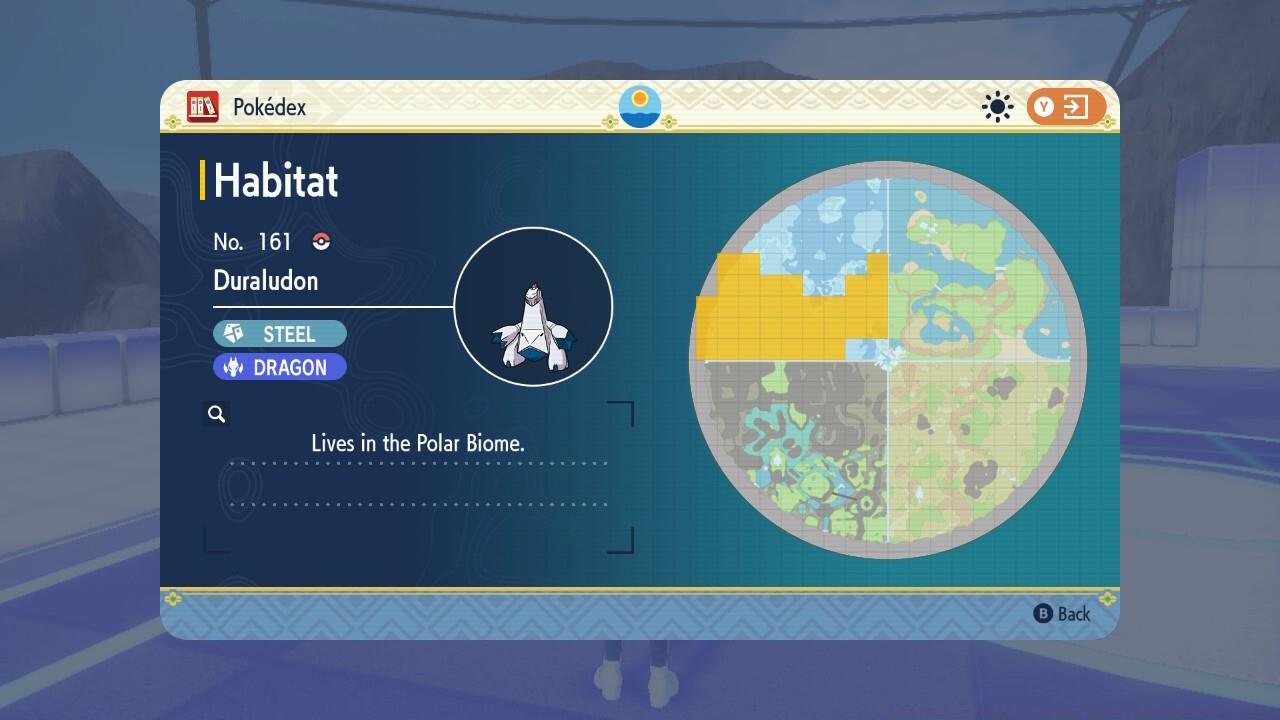Toggle the sun time-of-day icon
This screenshot has height=720, width=1280.
[x=997, y=107]
